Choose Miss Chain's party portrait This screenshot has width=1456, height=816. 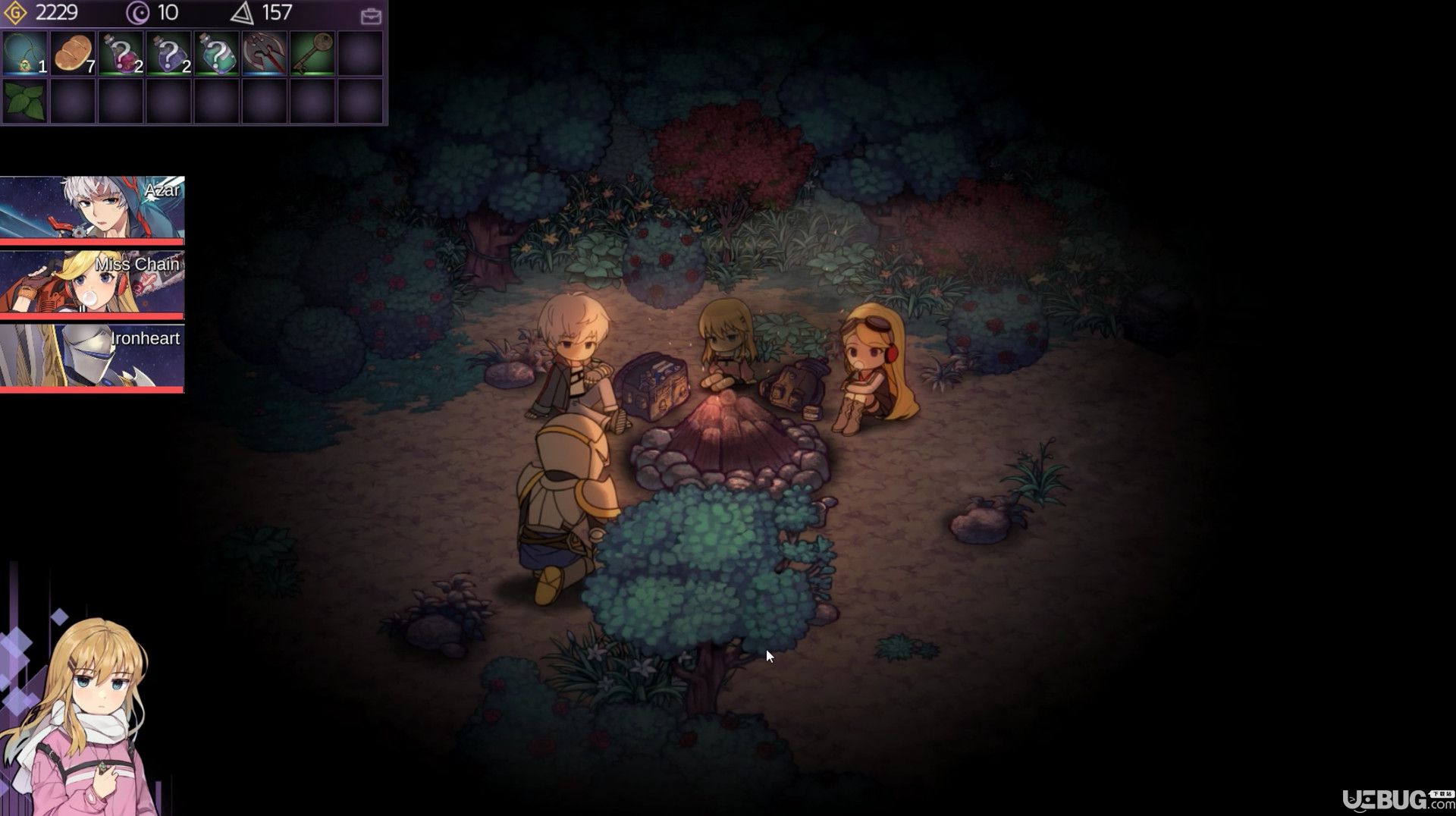(92, 283)
